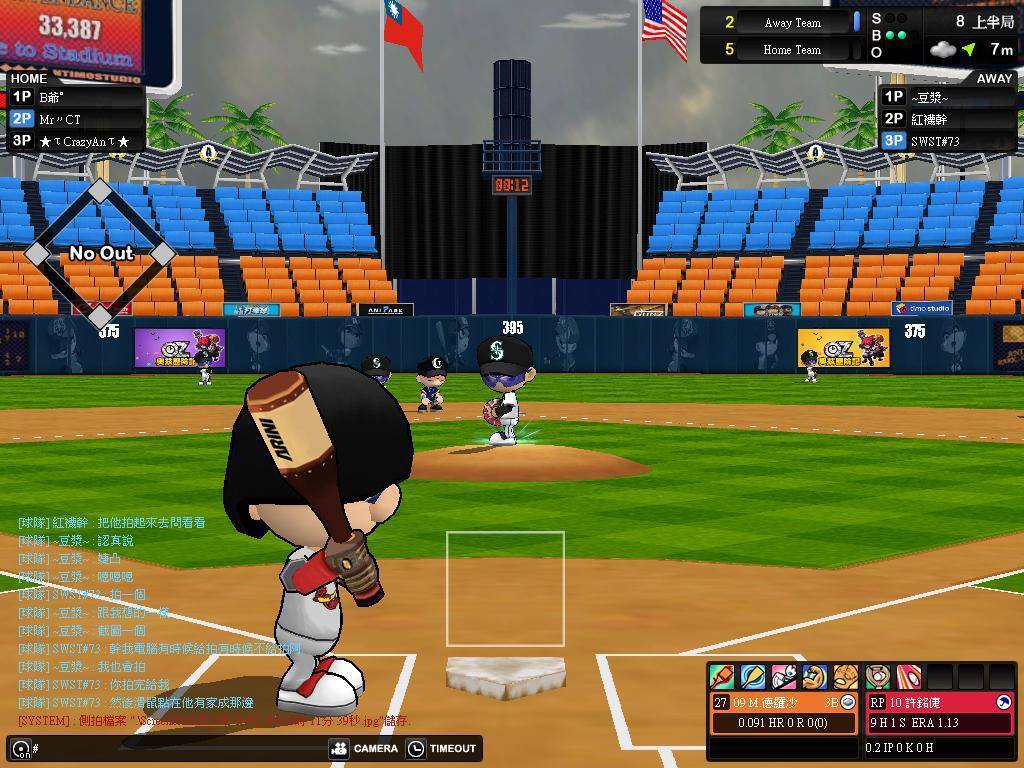Select home player 2P Mr CT
This screenshot has height=768, width=1024.
click(75, 119)
